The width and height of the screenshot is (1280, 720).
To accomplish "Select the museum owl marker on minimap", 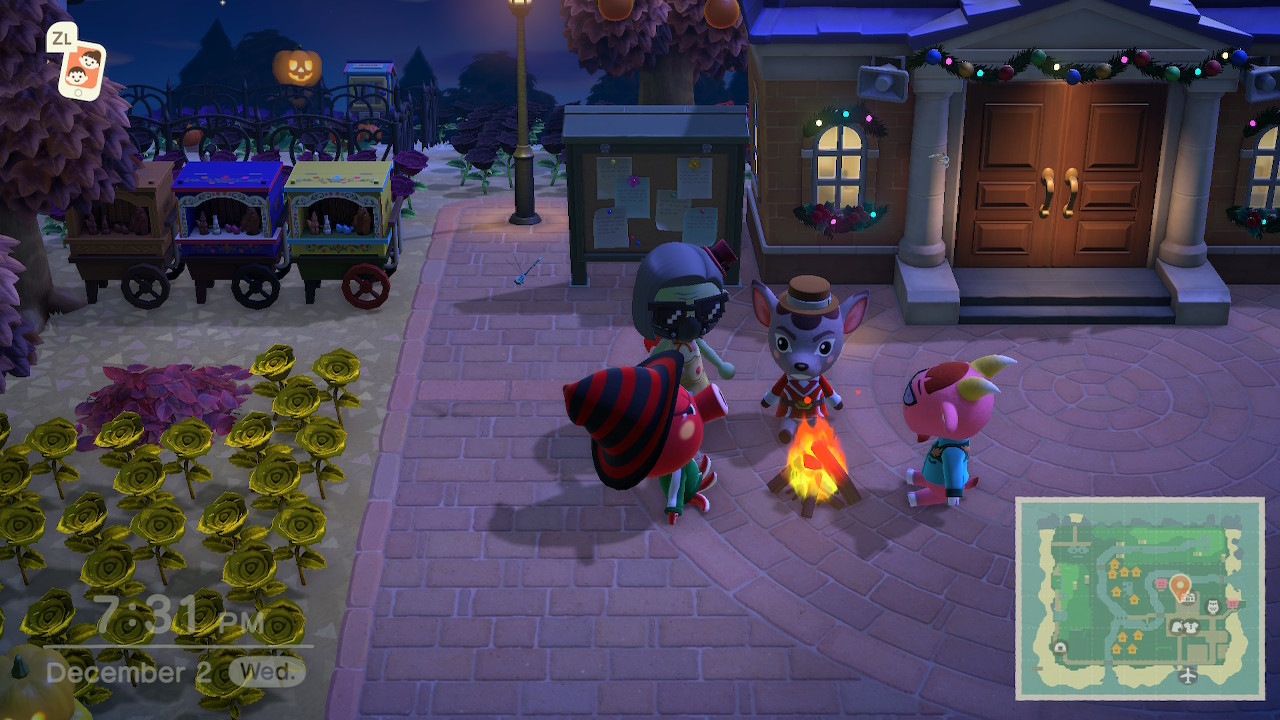I will tap(1214, 606).
